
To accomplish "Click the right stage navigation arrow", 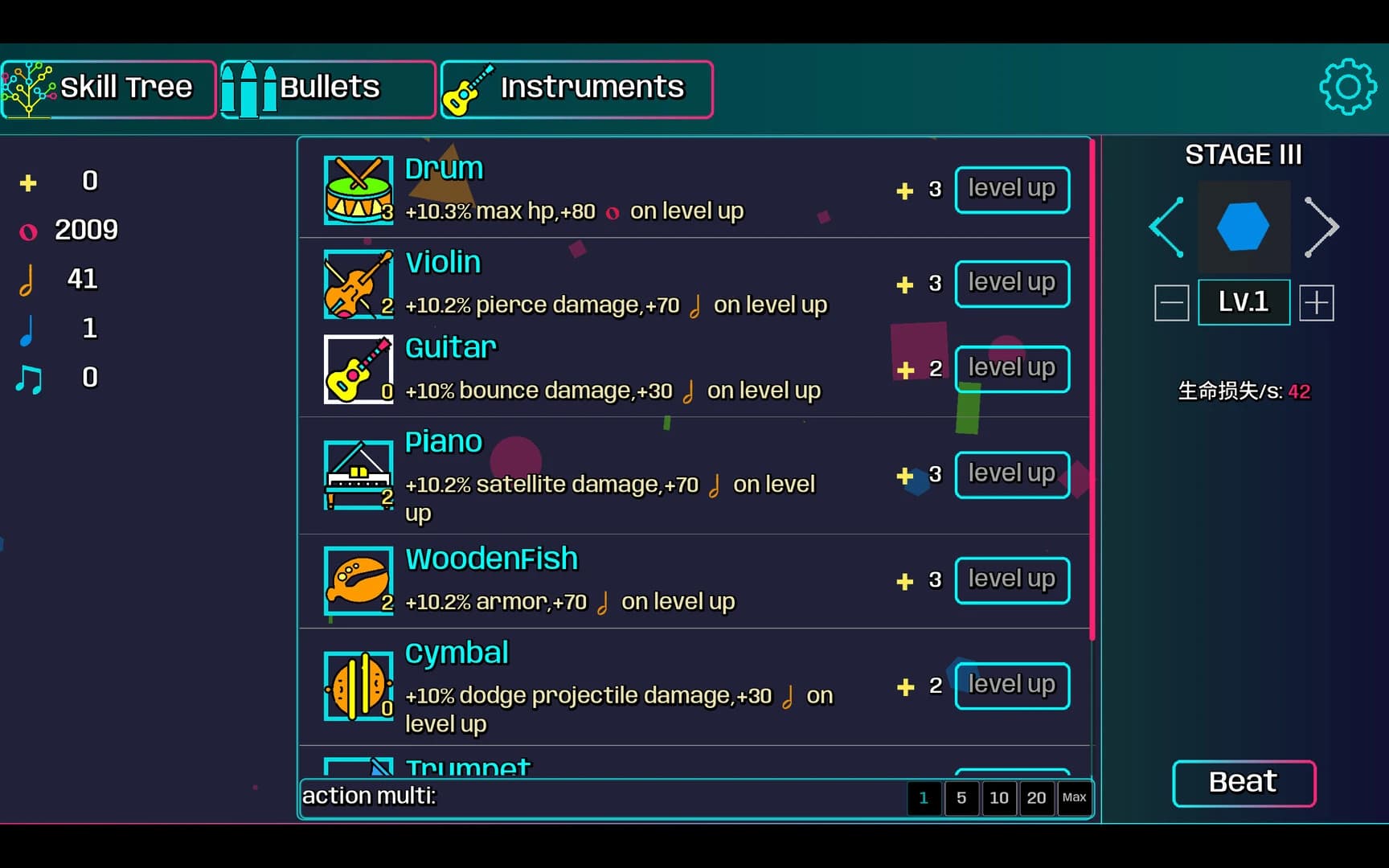I will pyautogui.click(x=1321, y=227).
